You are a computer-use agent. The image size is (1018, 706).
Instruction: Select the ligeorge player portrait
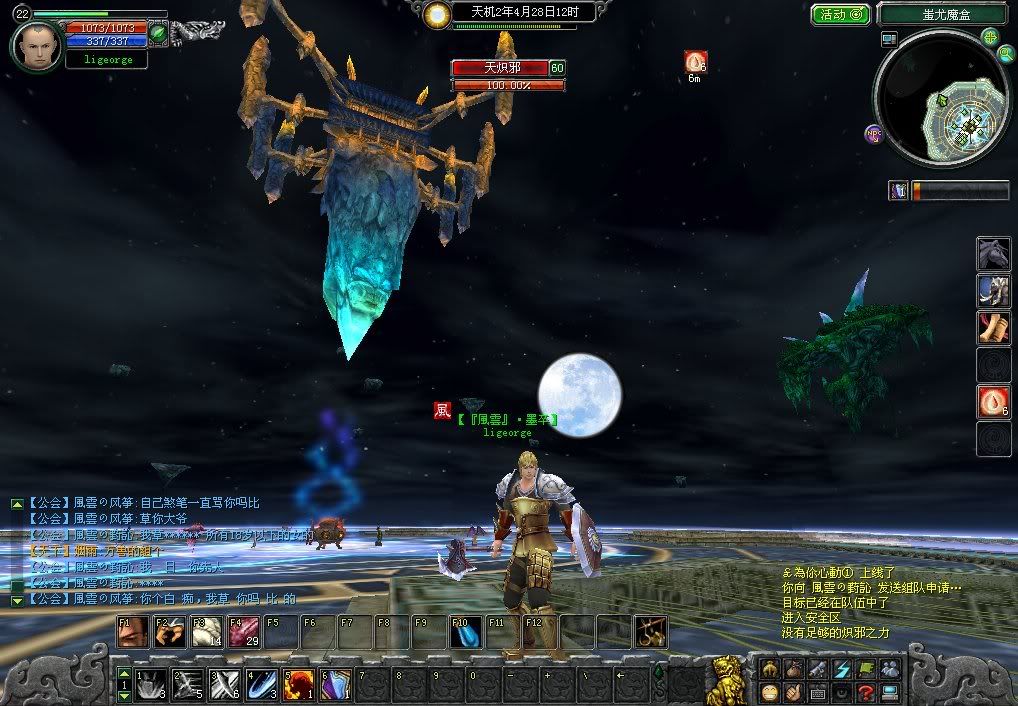(x=38, y=46)
